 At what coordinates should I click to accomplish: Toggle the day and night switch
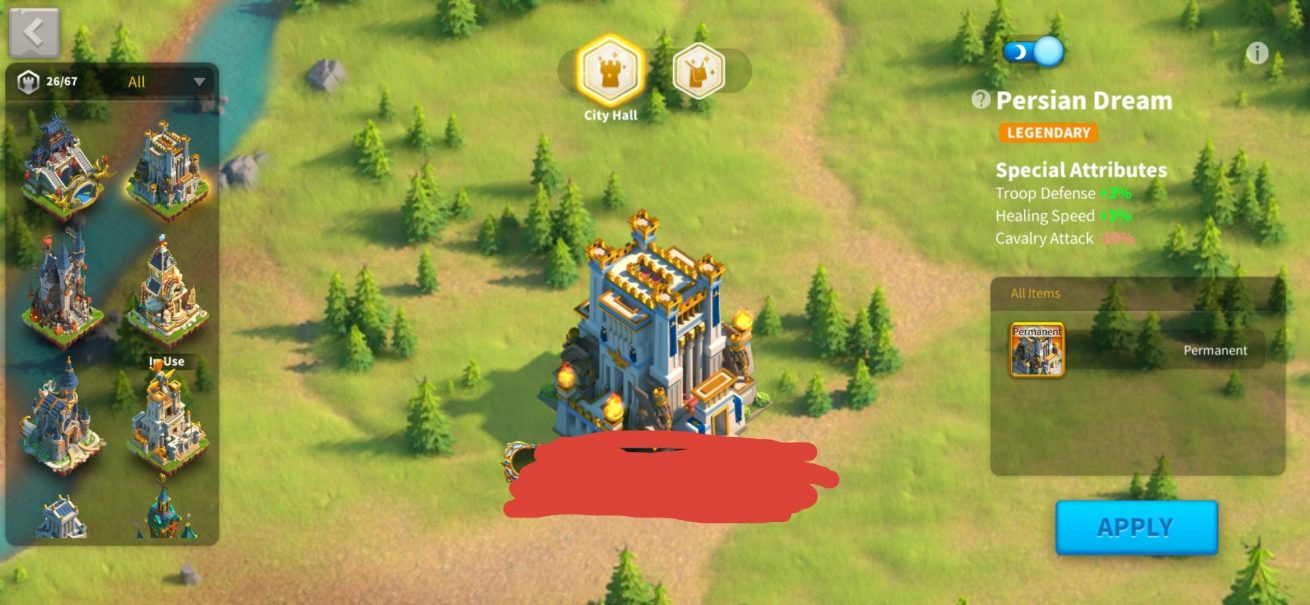coord(1033,51)
